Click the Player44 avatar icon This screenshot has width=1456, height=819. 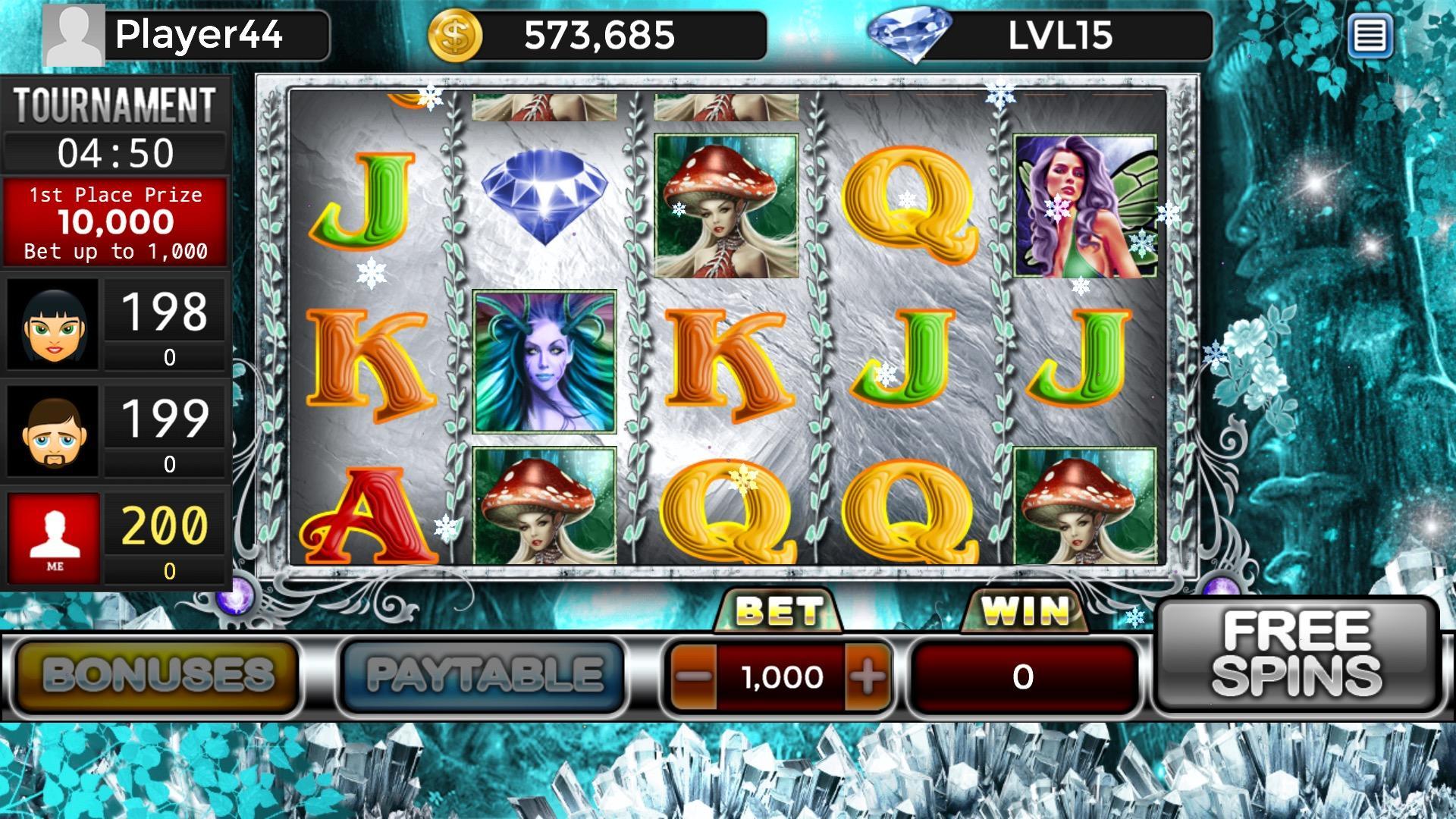72,34
